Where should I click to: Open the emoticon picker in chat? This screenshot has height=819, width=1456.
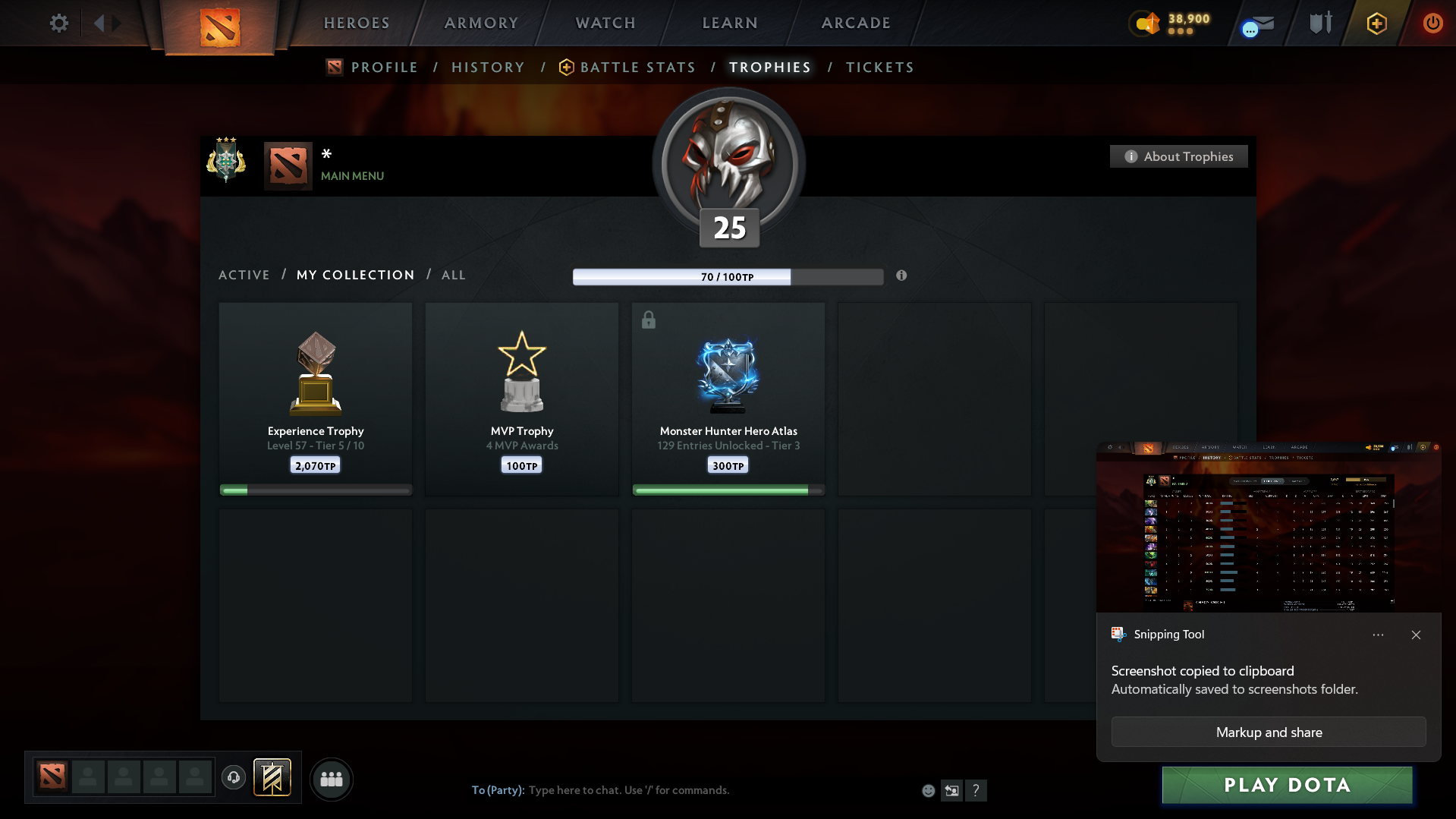pos(927,790)
